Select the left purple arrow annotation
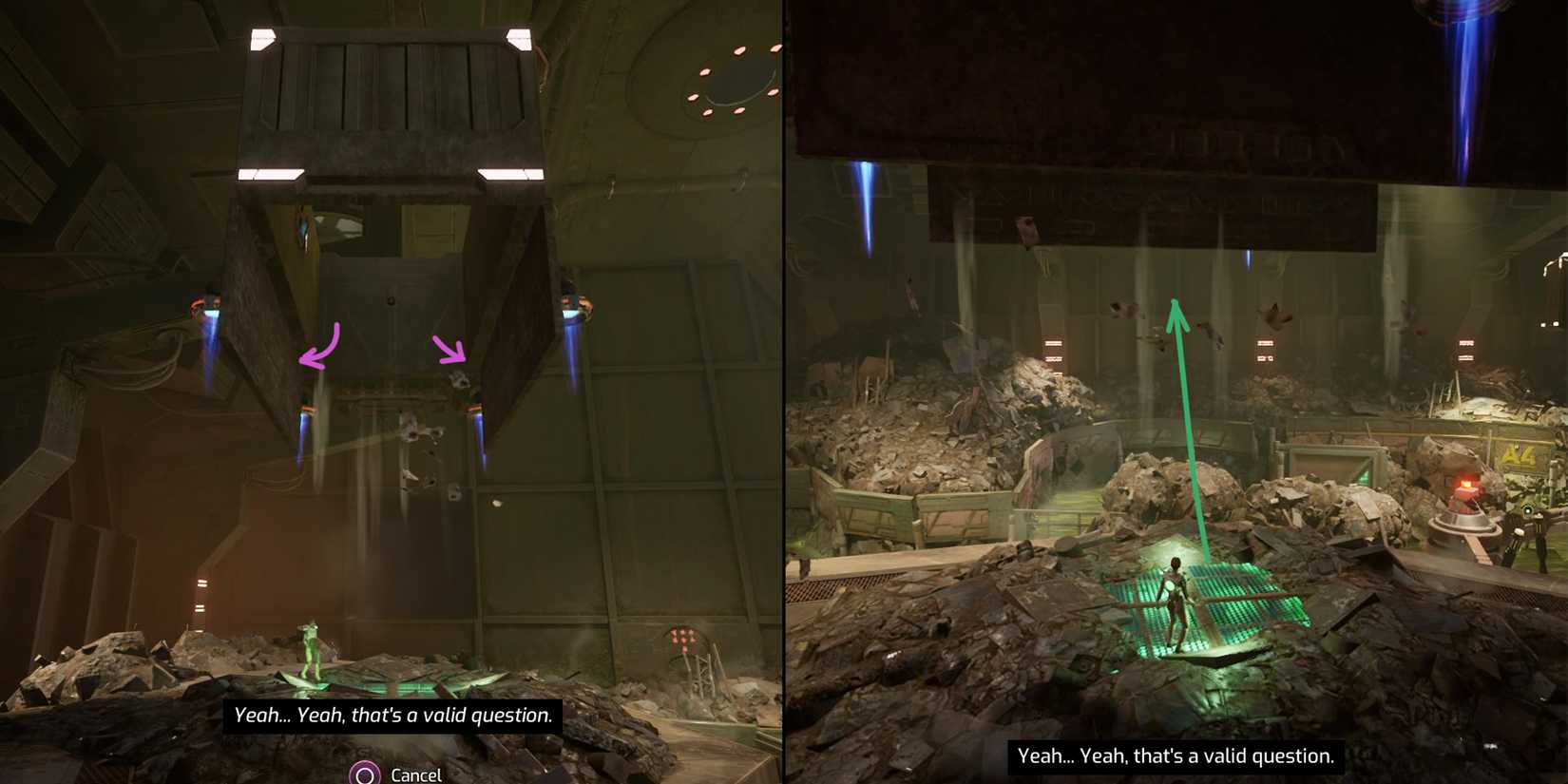 coord(318,347)
